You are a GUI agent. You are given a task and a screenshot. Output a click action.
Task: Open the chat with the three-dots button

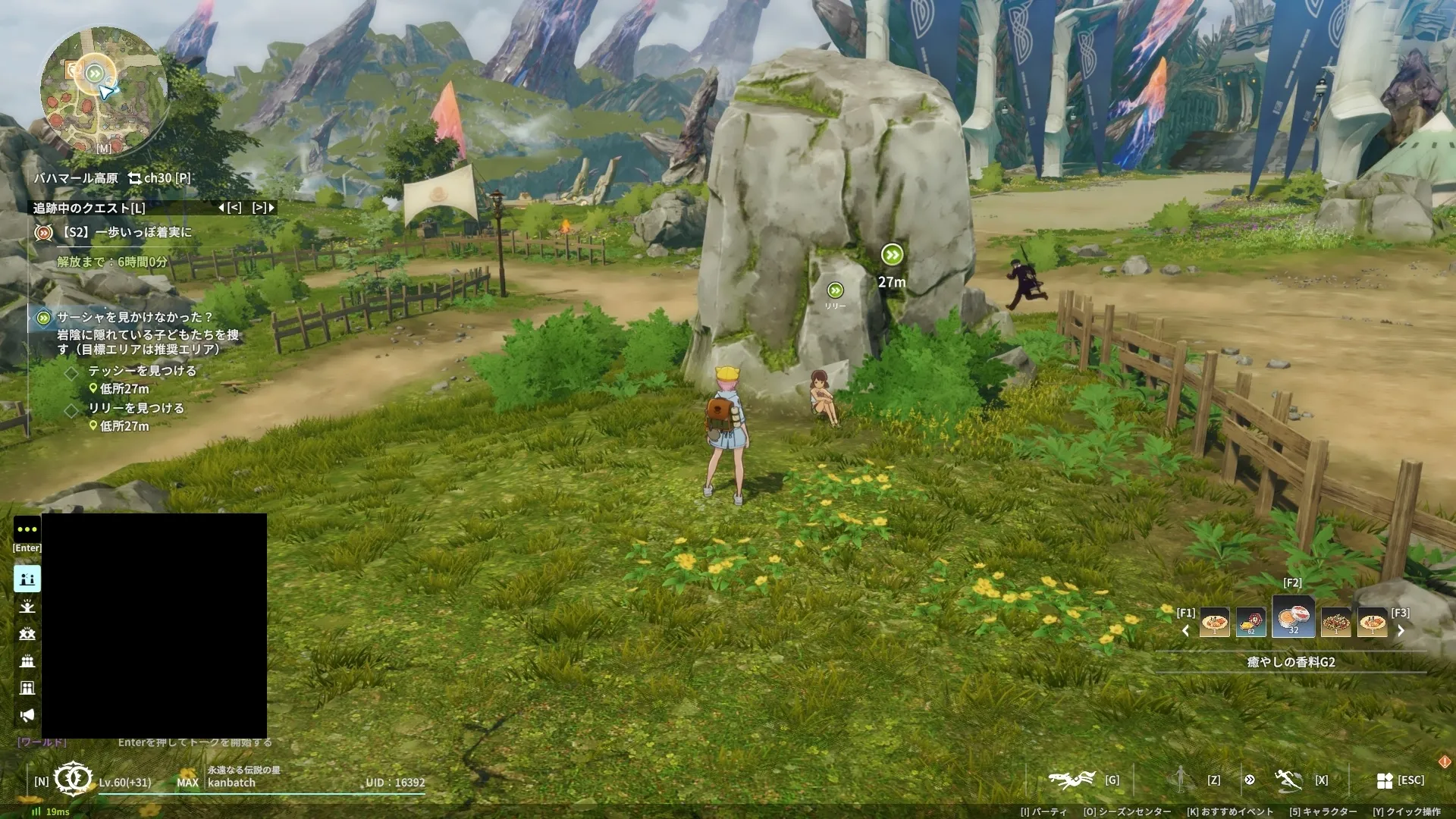point(27,529)
